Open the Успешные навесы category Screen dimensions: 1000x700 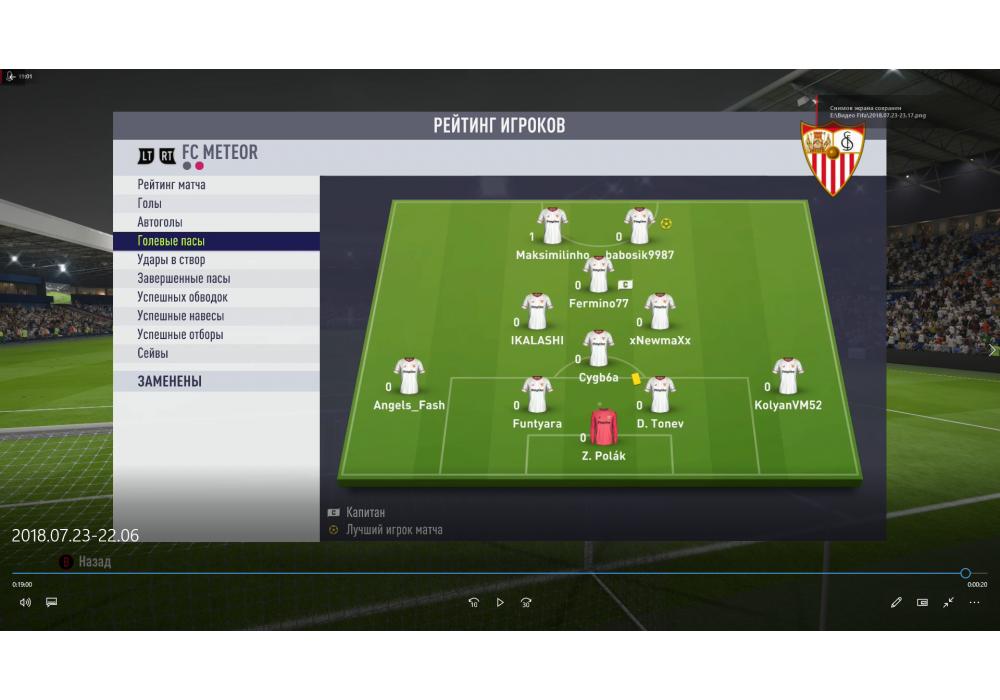point(183,316)
